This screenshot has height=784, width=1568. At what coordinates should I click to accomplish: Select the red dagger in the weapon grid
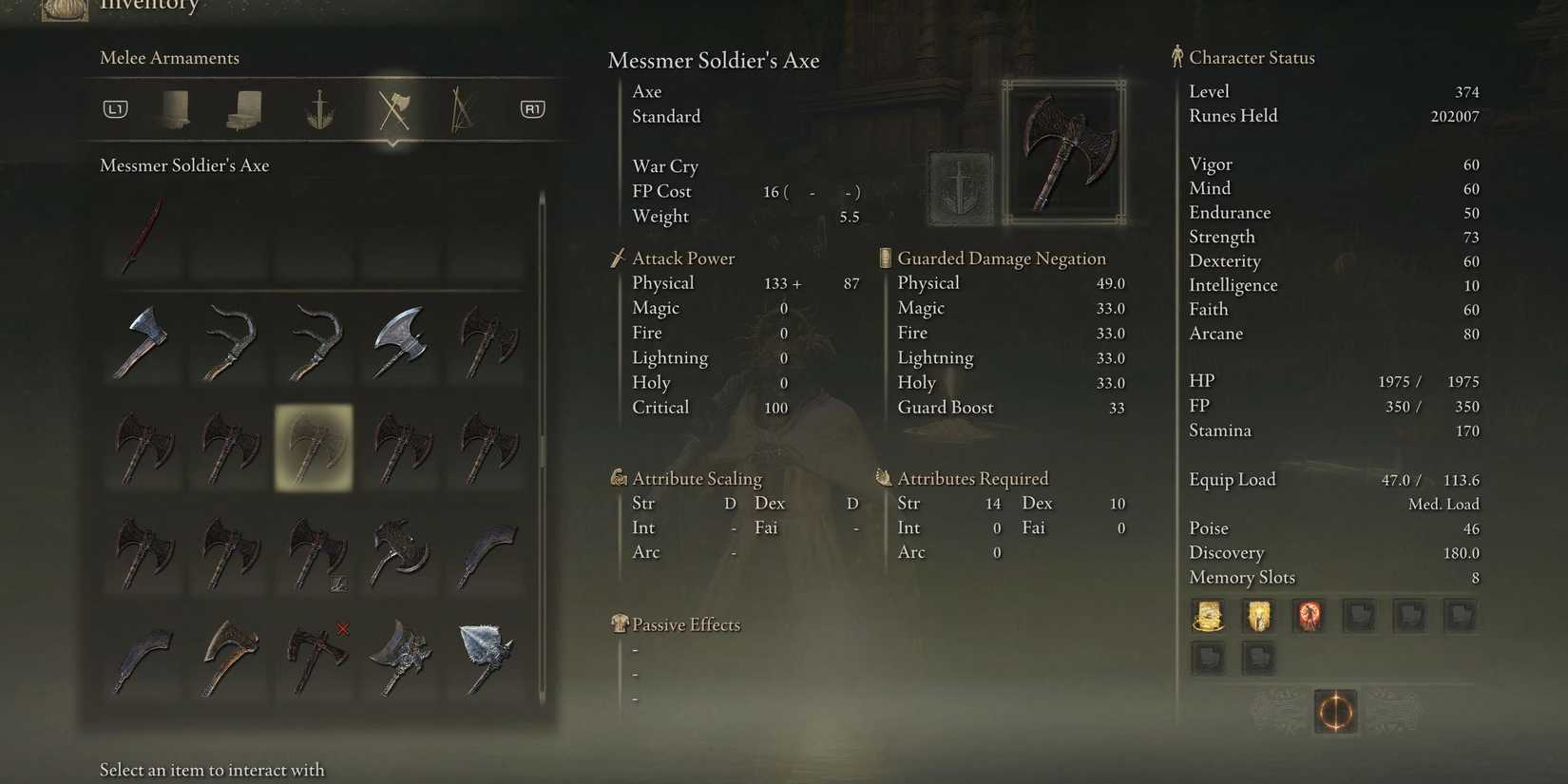(x=143, y=236)
